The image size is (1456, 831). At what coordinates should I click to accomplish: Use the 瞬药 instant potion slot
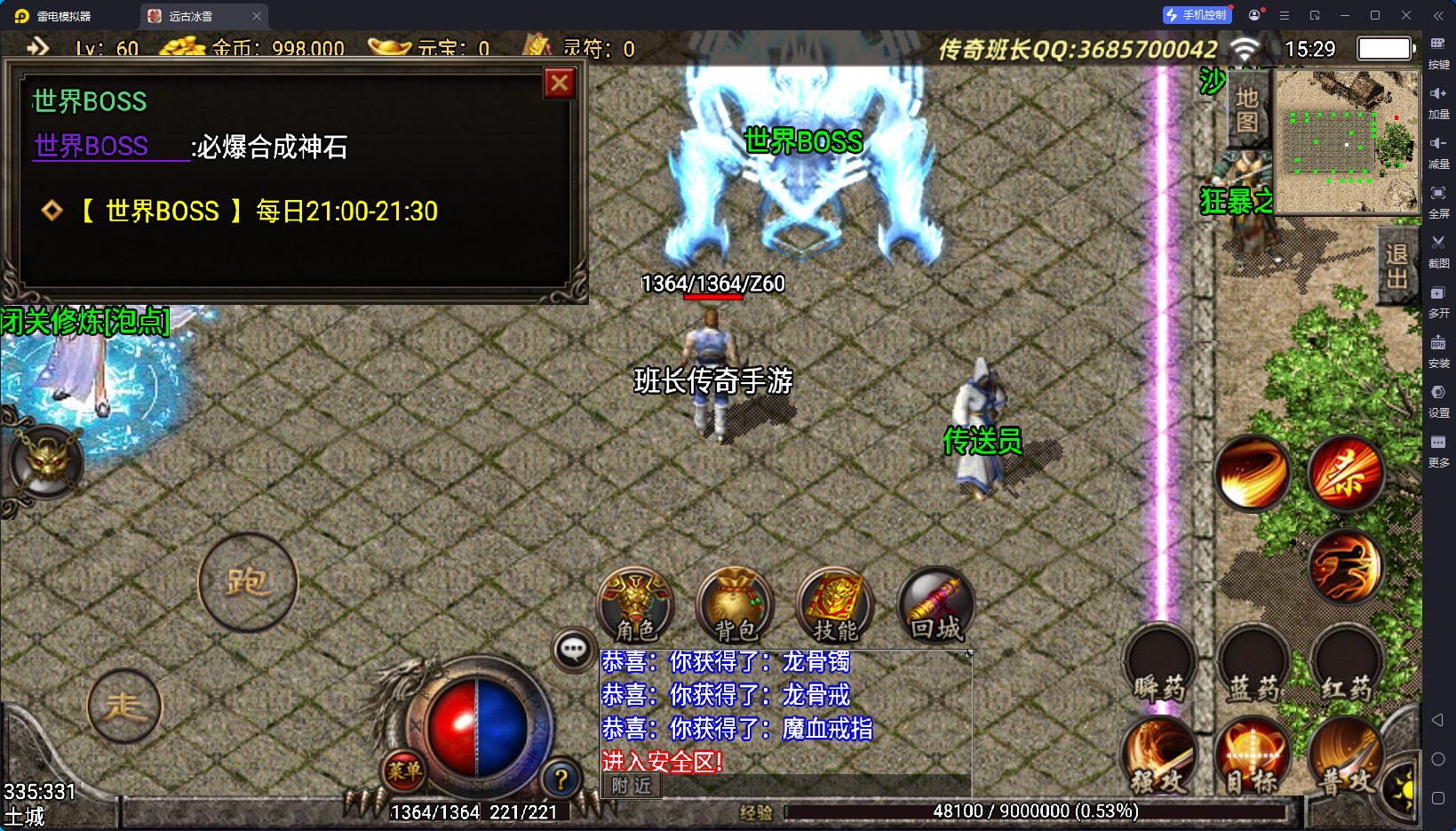1159,665
